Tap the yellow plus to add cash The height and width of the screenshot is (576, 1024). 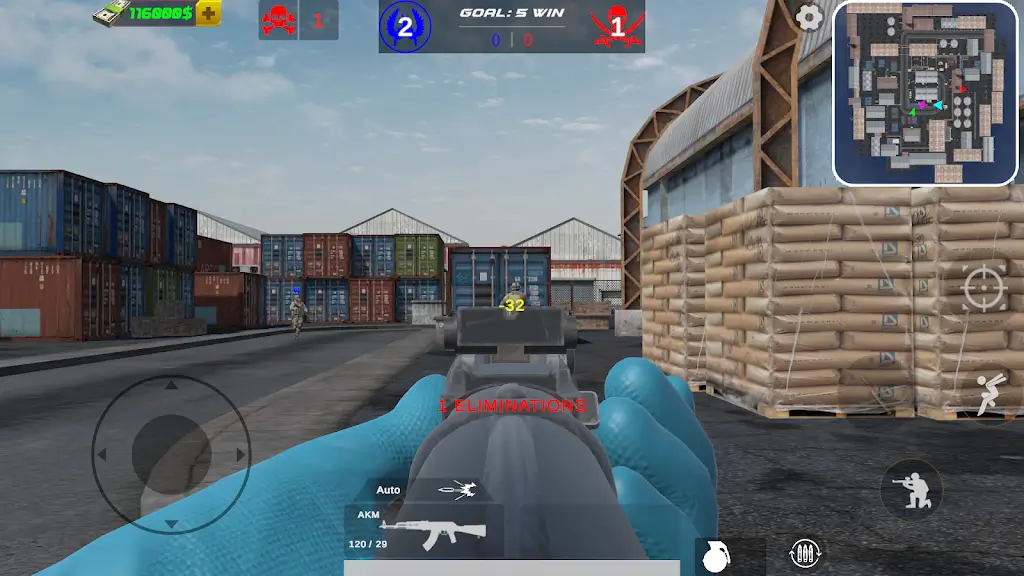pyautogui.click(x=208, y=13)
